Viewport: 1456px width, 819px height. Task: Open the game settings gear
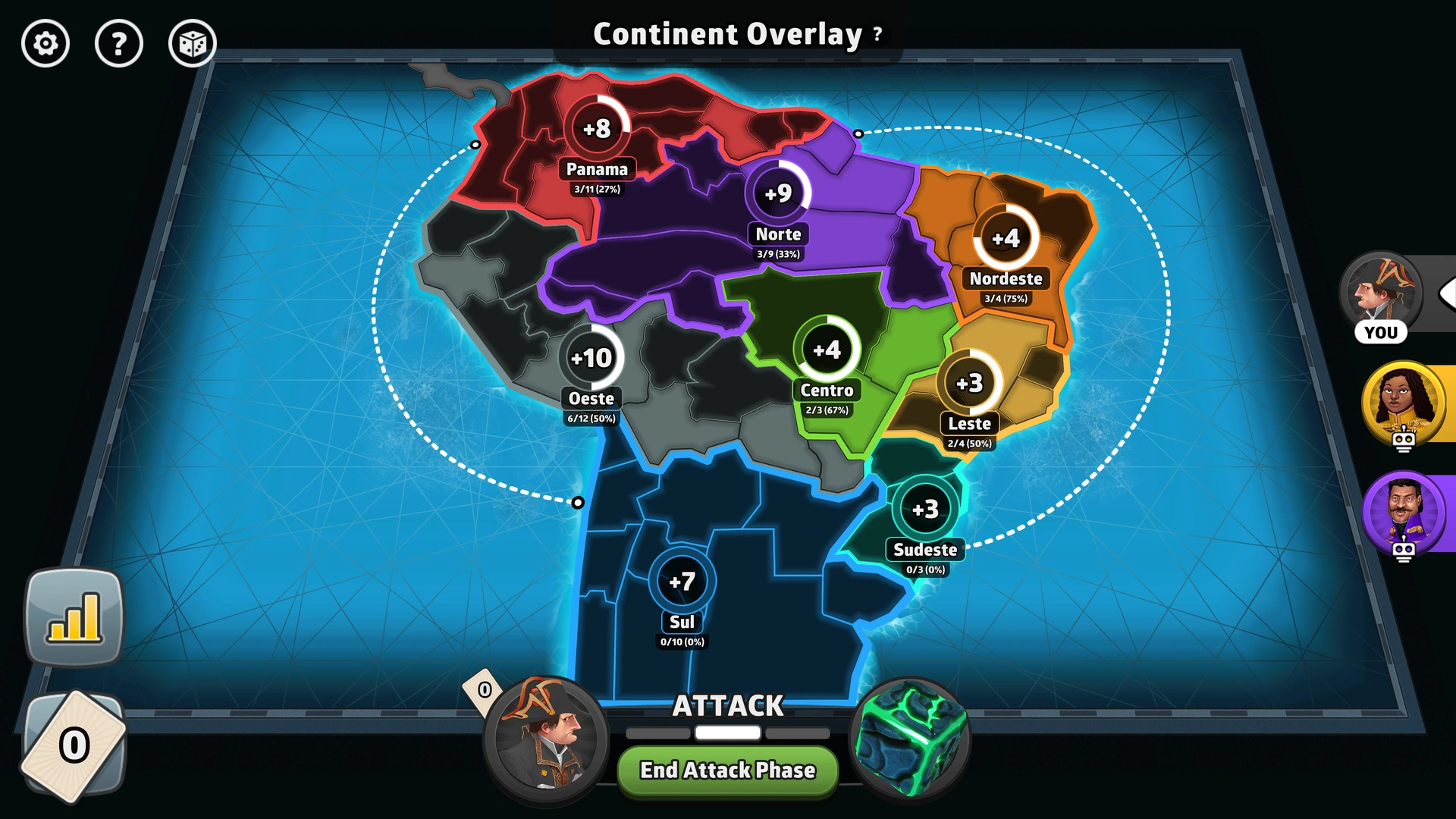[45, 43]
